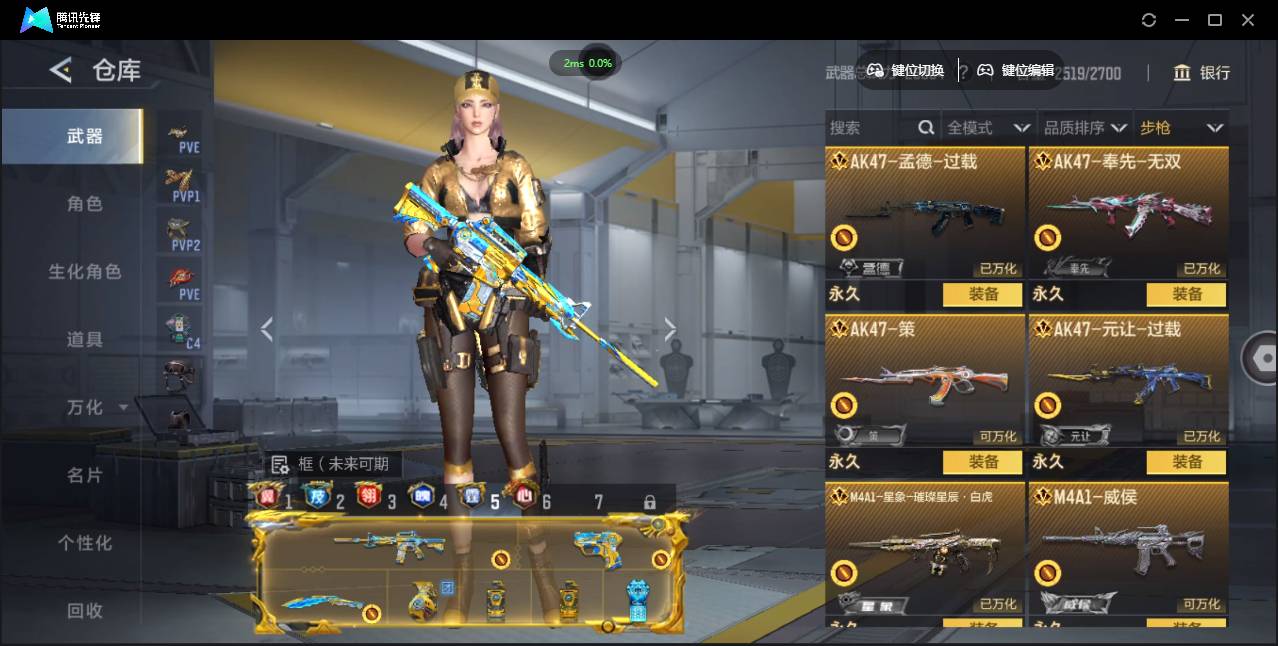This screenshot has width=1278, height=646.
Task: Open the 生化角色 category
Action: point(85,272)
